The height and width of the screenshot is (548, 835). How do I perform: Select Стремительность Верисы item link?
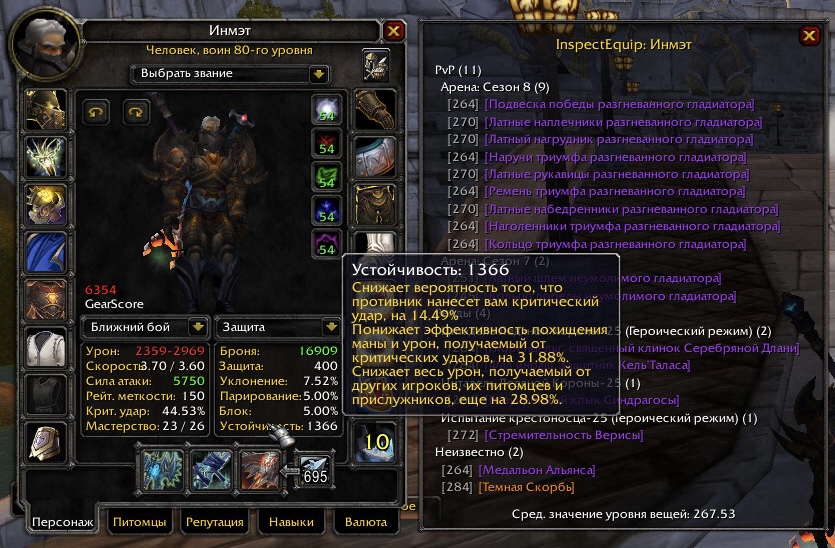point(563,435)
